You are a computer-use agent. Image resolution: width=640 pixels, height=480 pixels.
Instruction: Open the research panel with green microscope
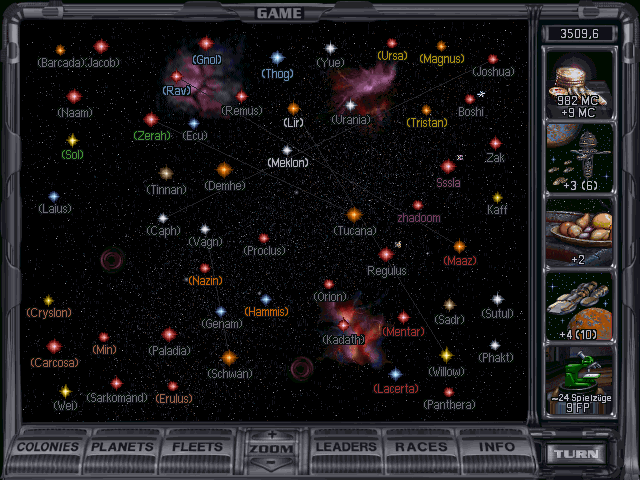580,378
